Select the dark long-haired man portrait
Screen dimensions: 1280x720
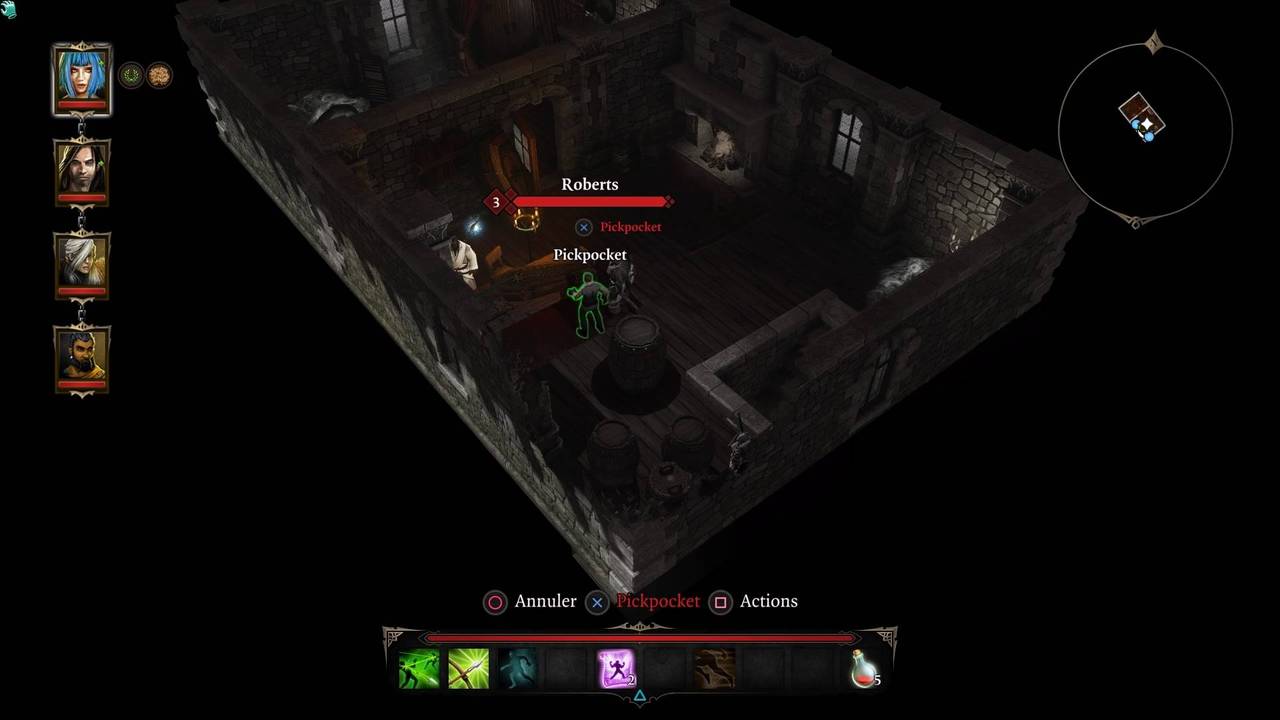[81, 168]
